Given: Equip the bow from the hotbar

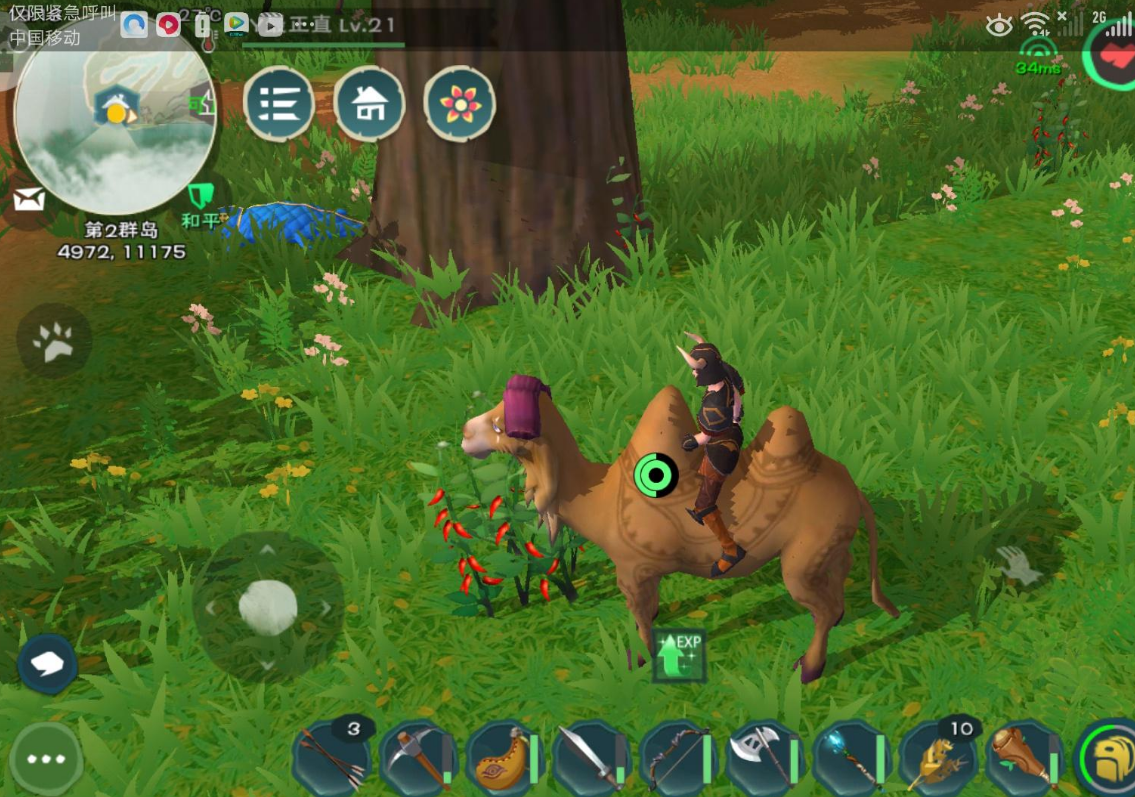Looking at the screenshot, I should [677, 757].
